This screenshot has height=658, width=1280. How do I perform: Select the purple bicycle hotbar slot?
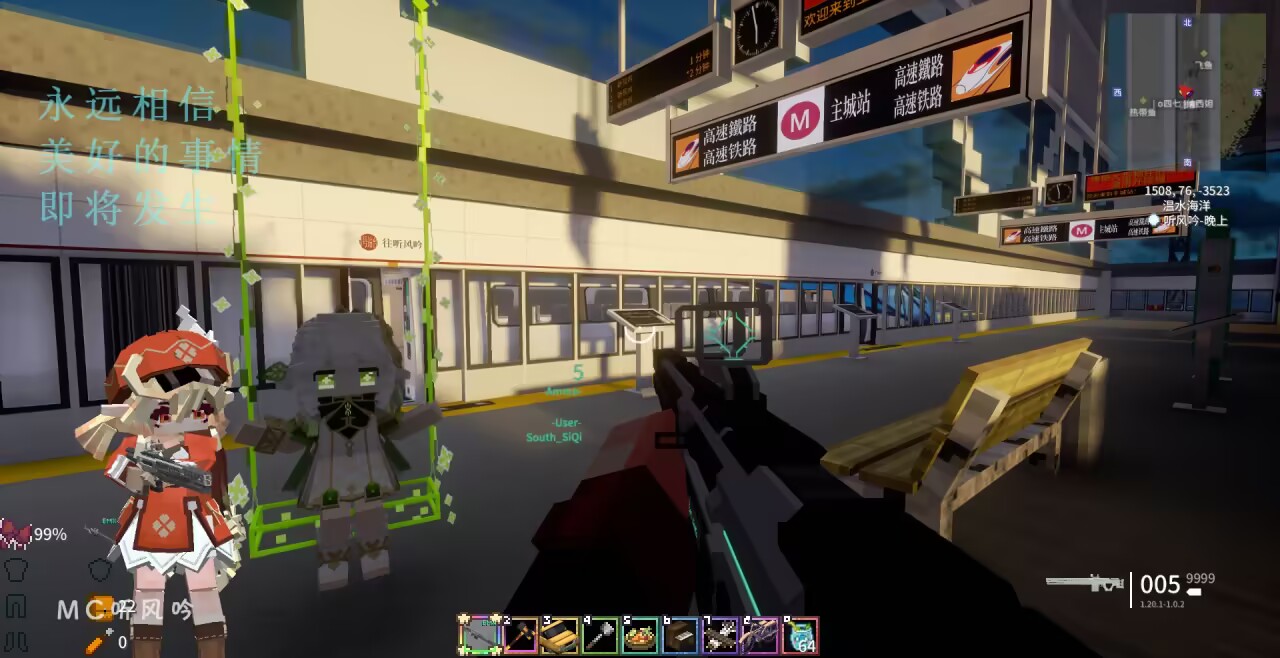coord(760,635)
